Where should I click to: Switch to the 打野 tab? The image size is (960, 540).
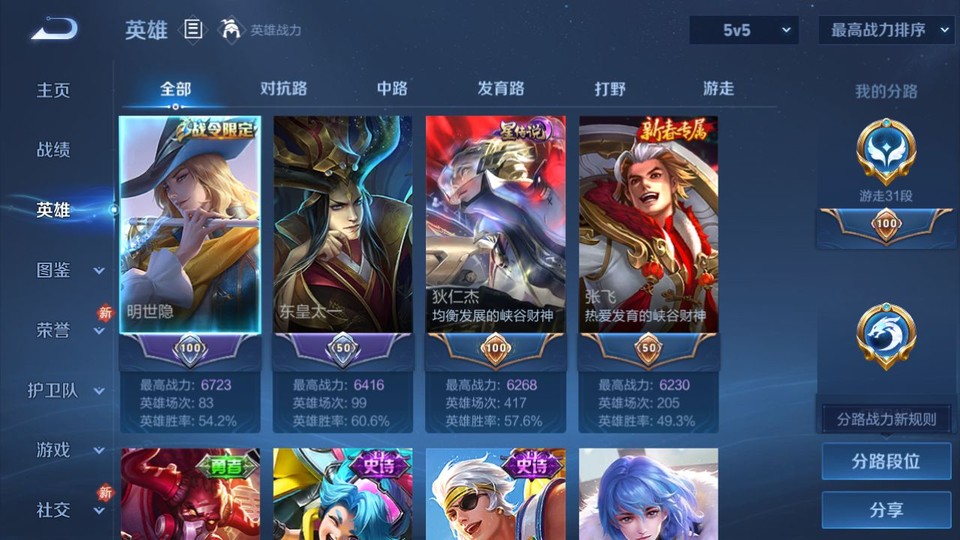click(x=610, y=88)
